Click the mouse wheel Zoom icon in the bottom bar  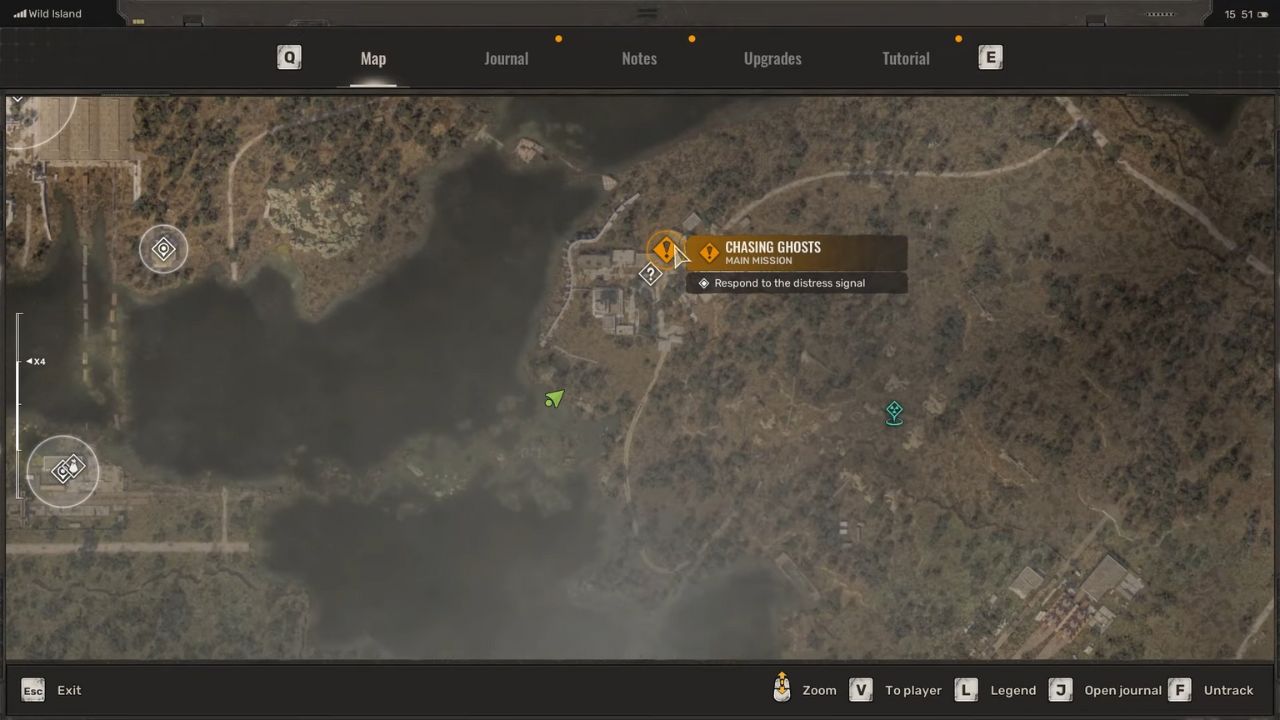click(782, 690)
